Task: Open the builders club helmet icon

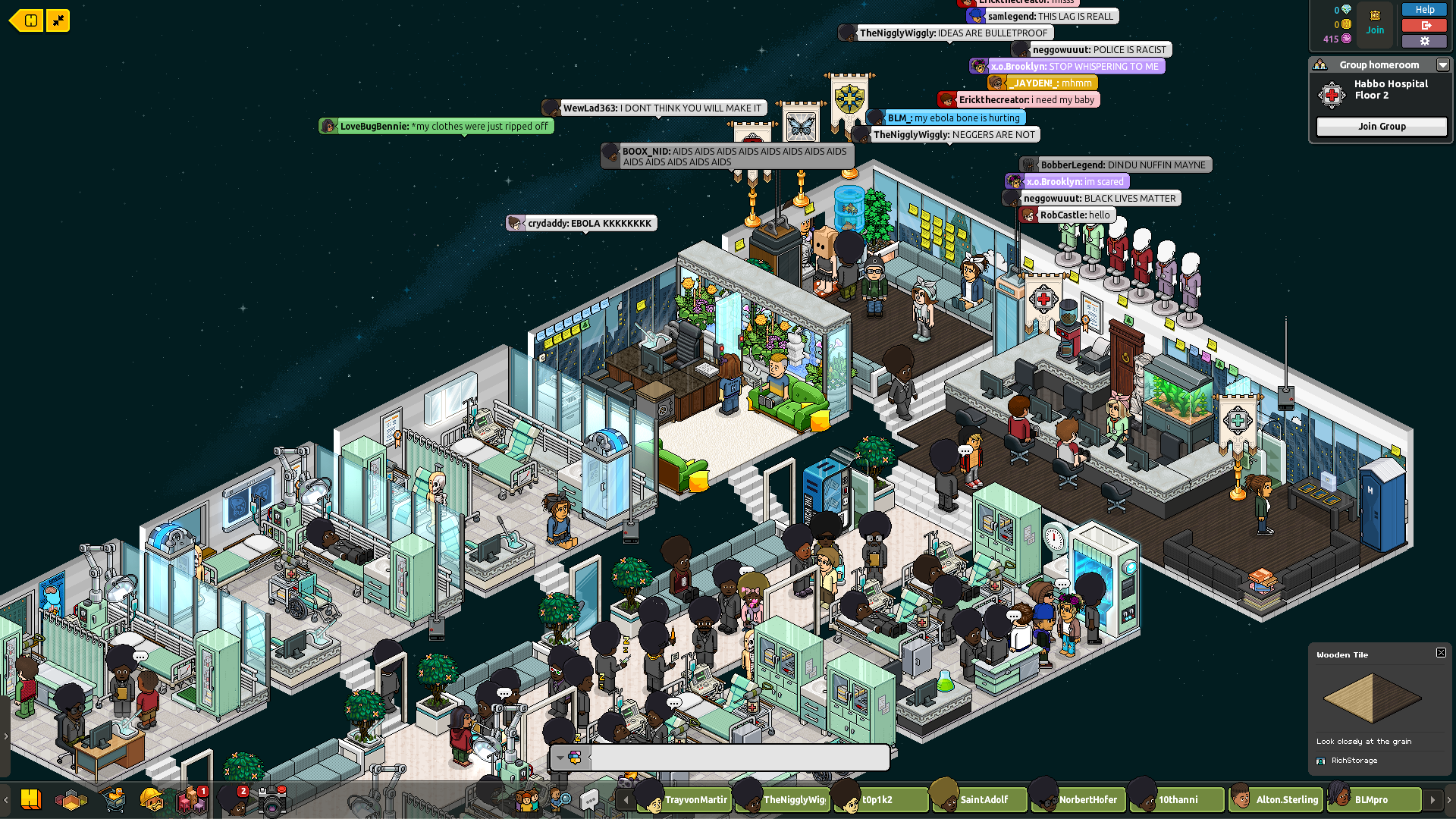Action: (x=151, y=799)
